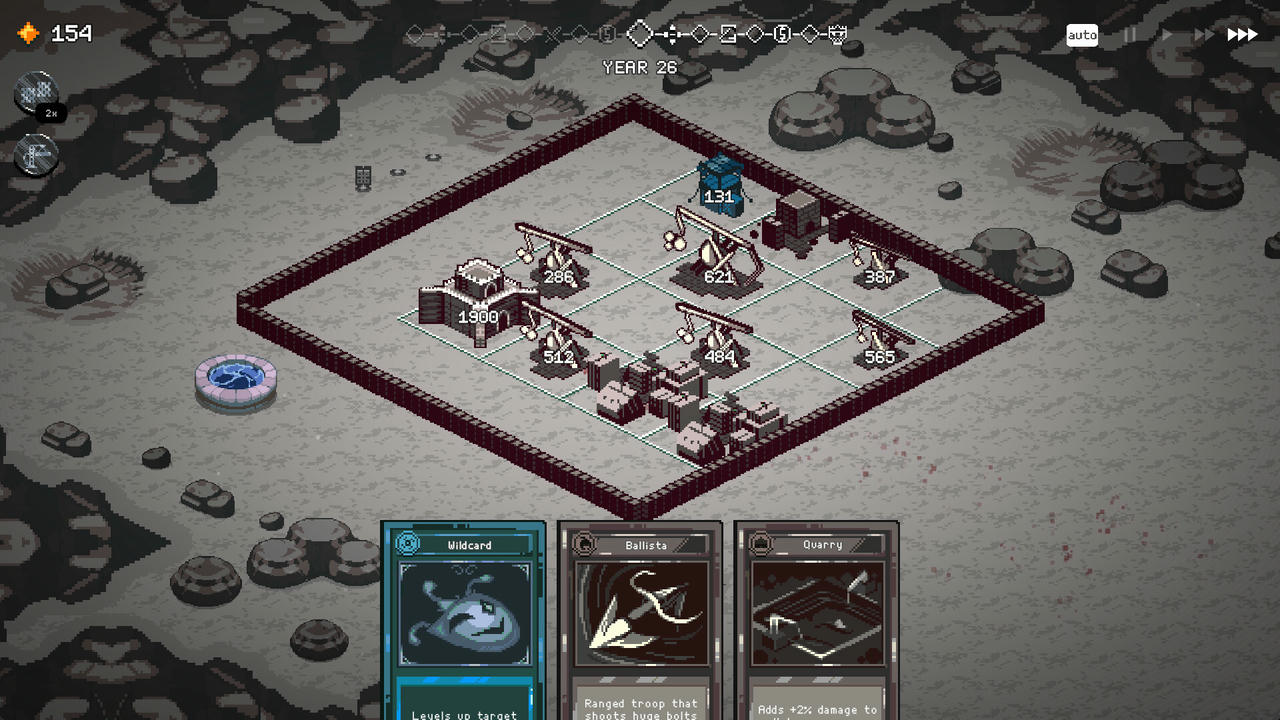Click the crane-shaped ability icon on the left
Image resolution: width=1280 pixels, height=720 pixels.
(36, 156)
